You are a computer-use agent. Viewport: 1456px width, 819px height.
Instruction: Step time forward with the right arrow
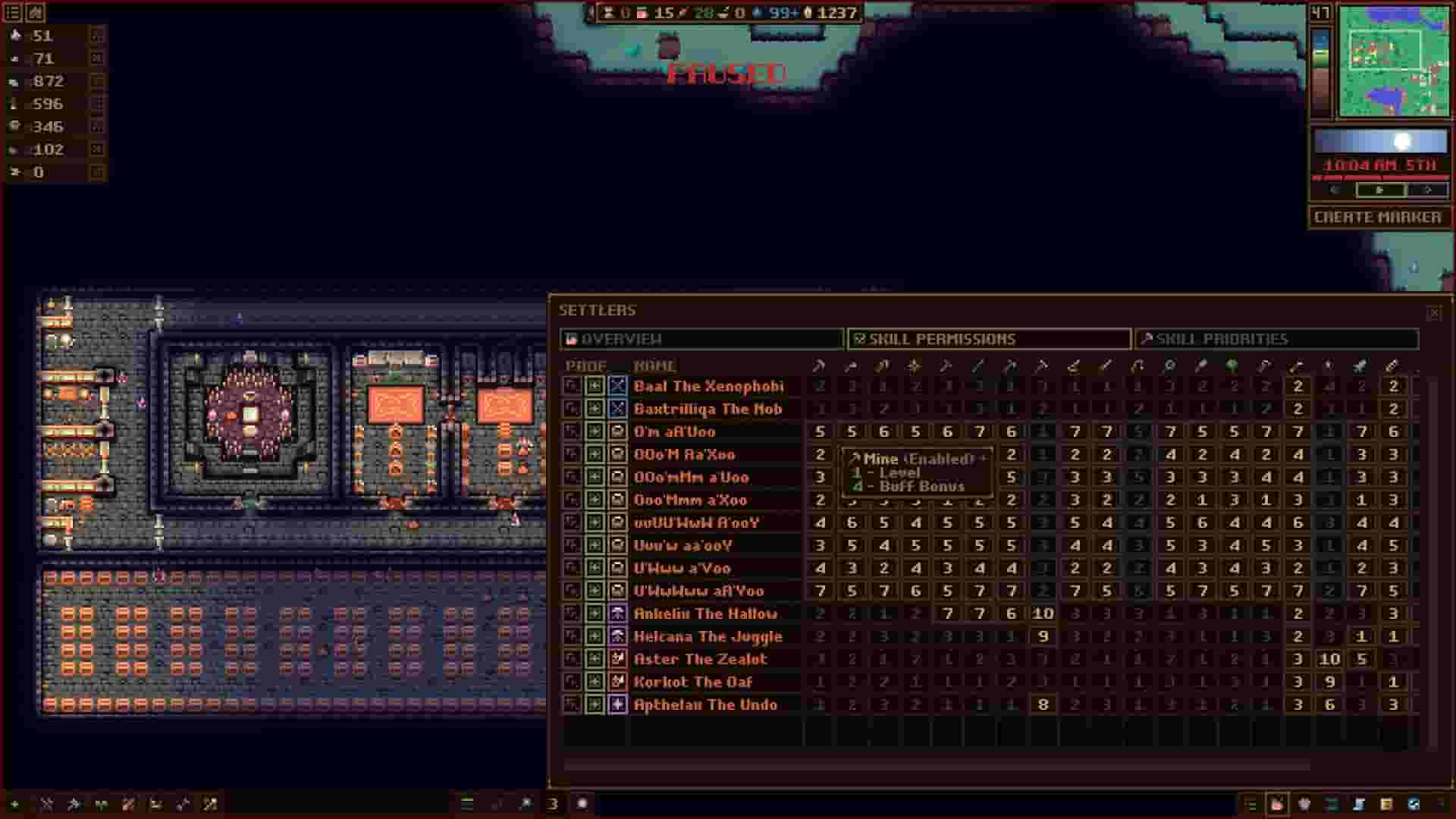coord(1428,190)
